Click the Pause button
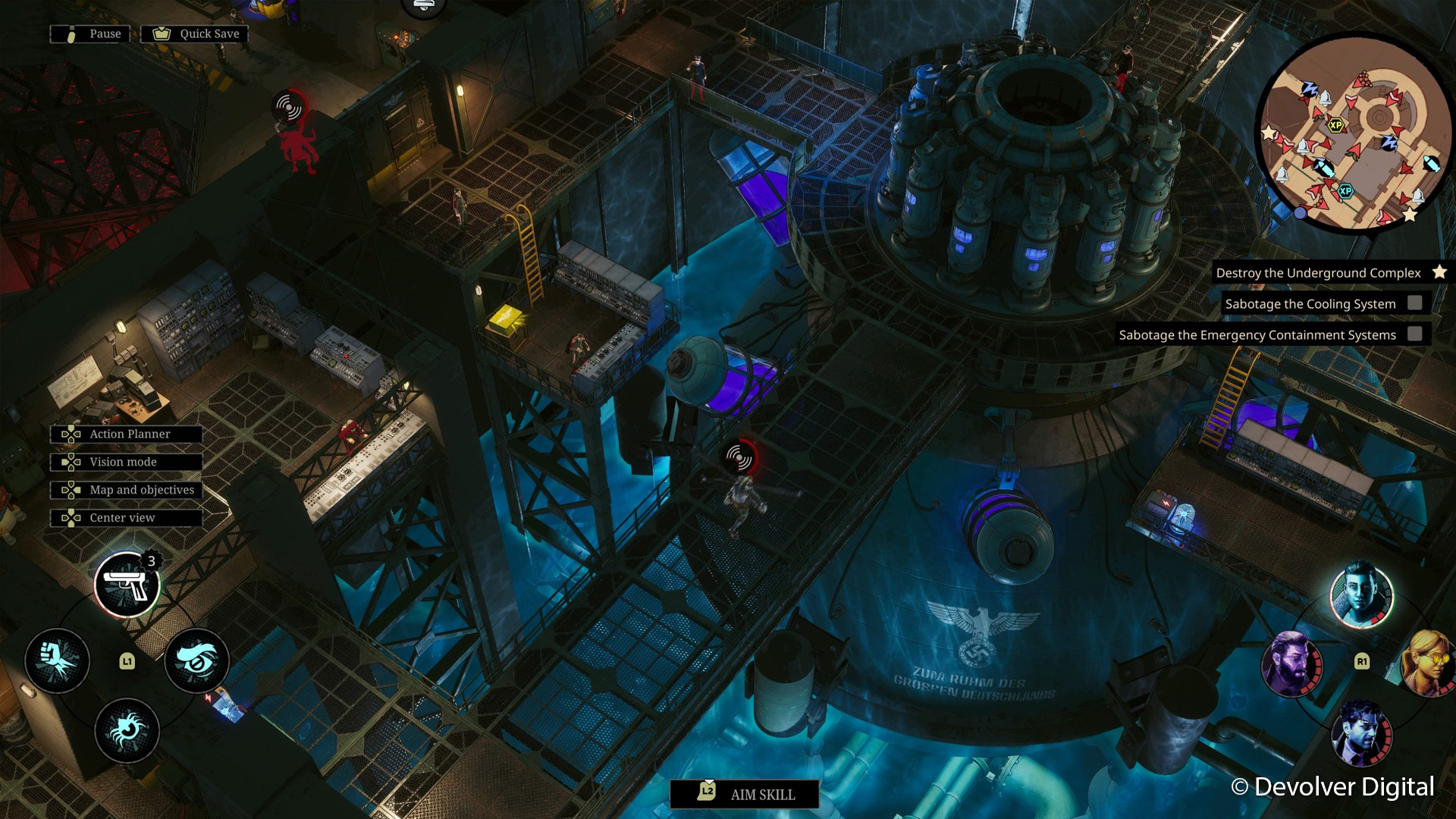 pyautogui.click(x=90, y=34)
